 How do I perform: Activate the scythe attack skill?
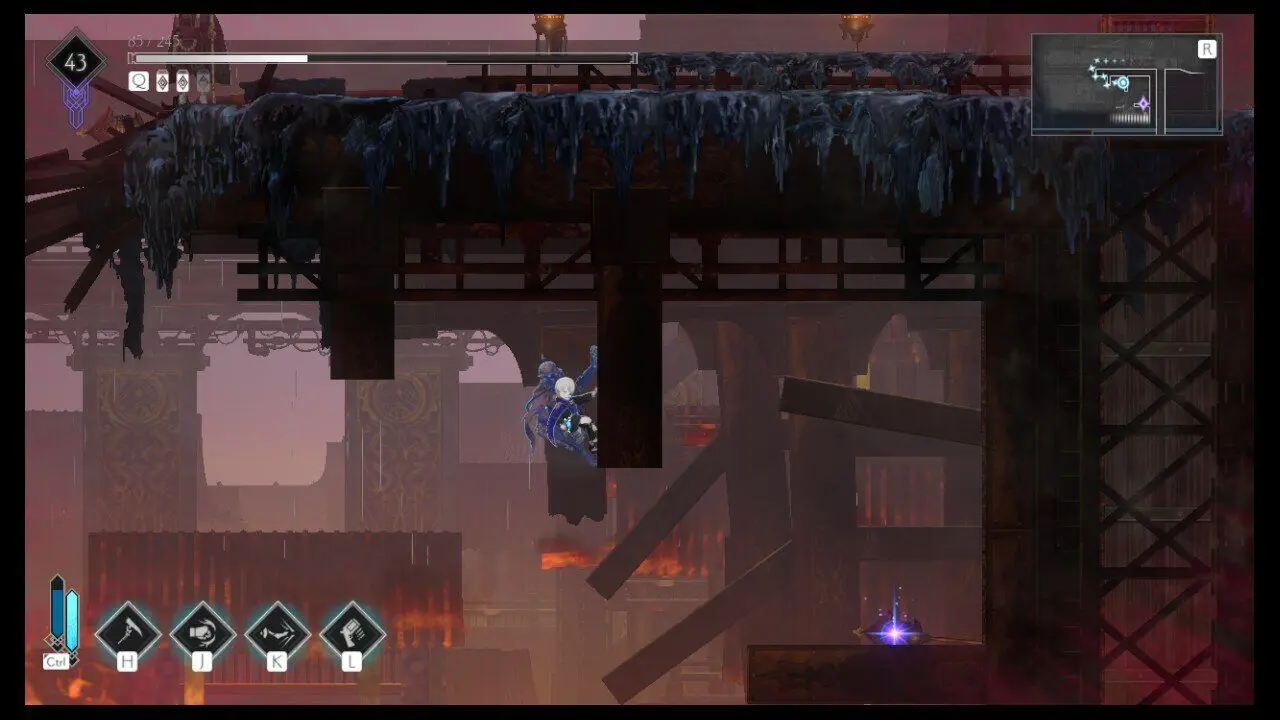pos(128,632)
